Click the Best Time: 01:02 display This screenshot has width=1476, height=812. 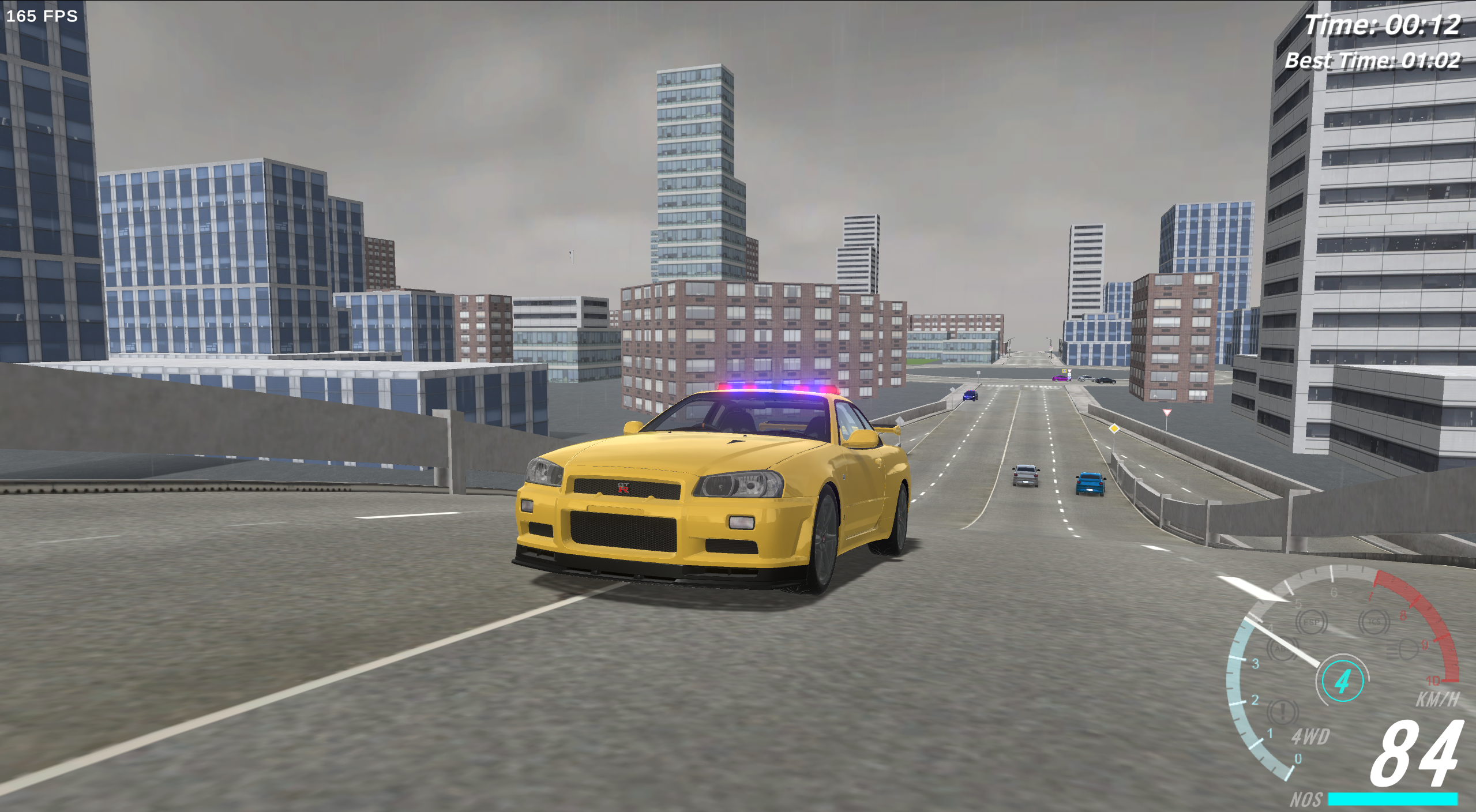(x=1373, y=60)
